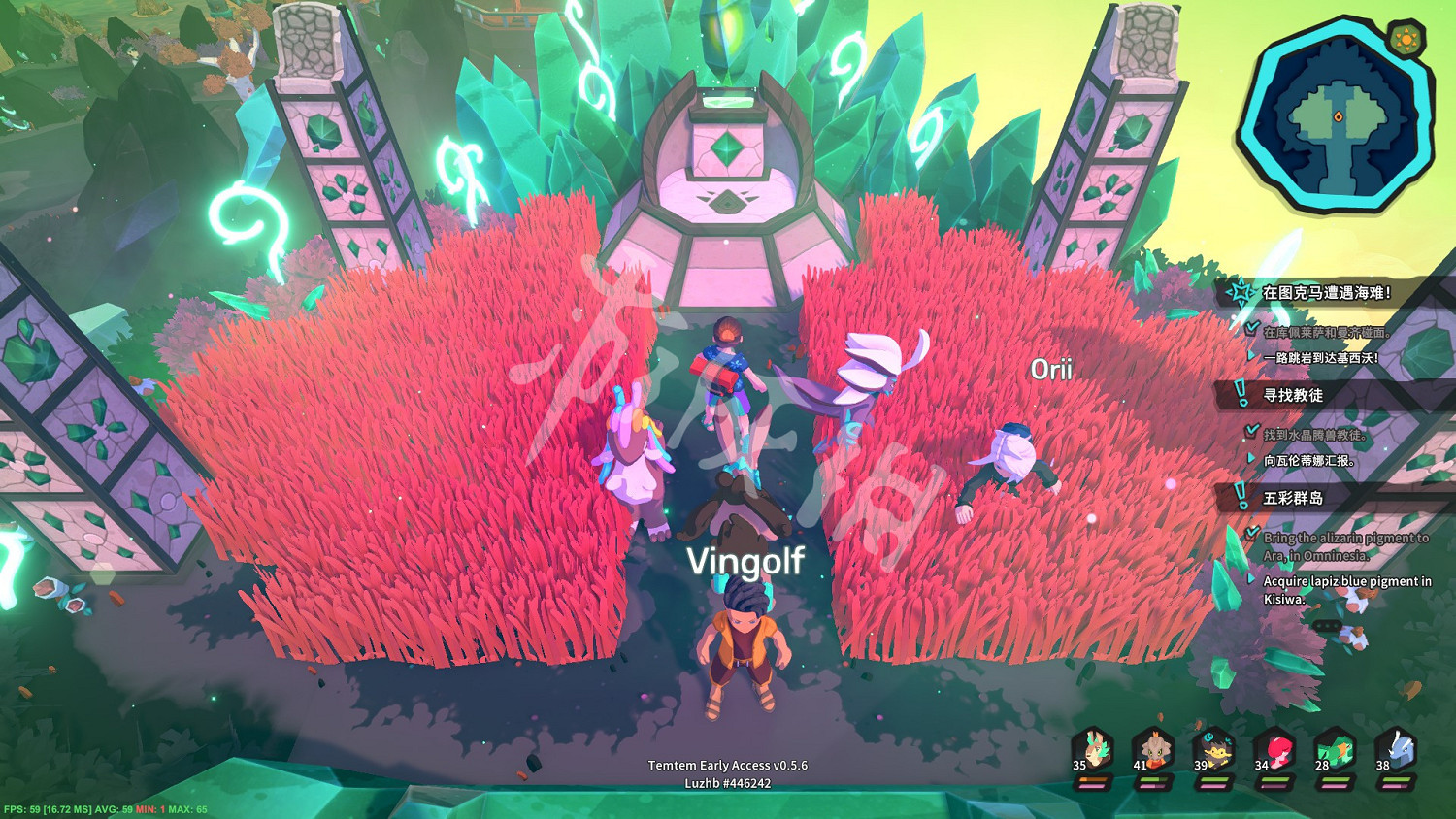Expand the 一路跳岩到达基西沃 objective arrow
The height and width of the screenshot is (819, 1456).
coord(1250,354)
